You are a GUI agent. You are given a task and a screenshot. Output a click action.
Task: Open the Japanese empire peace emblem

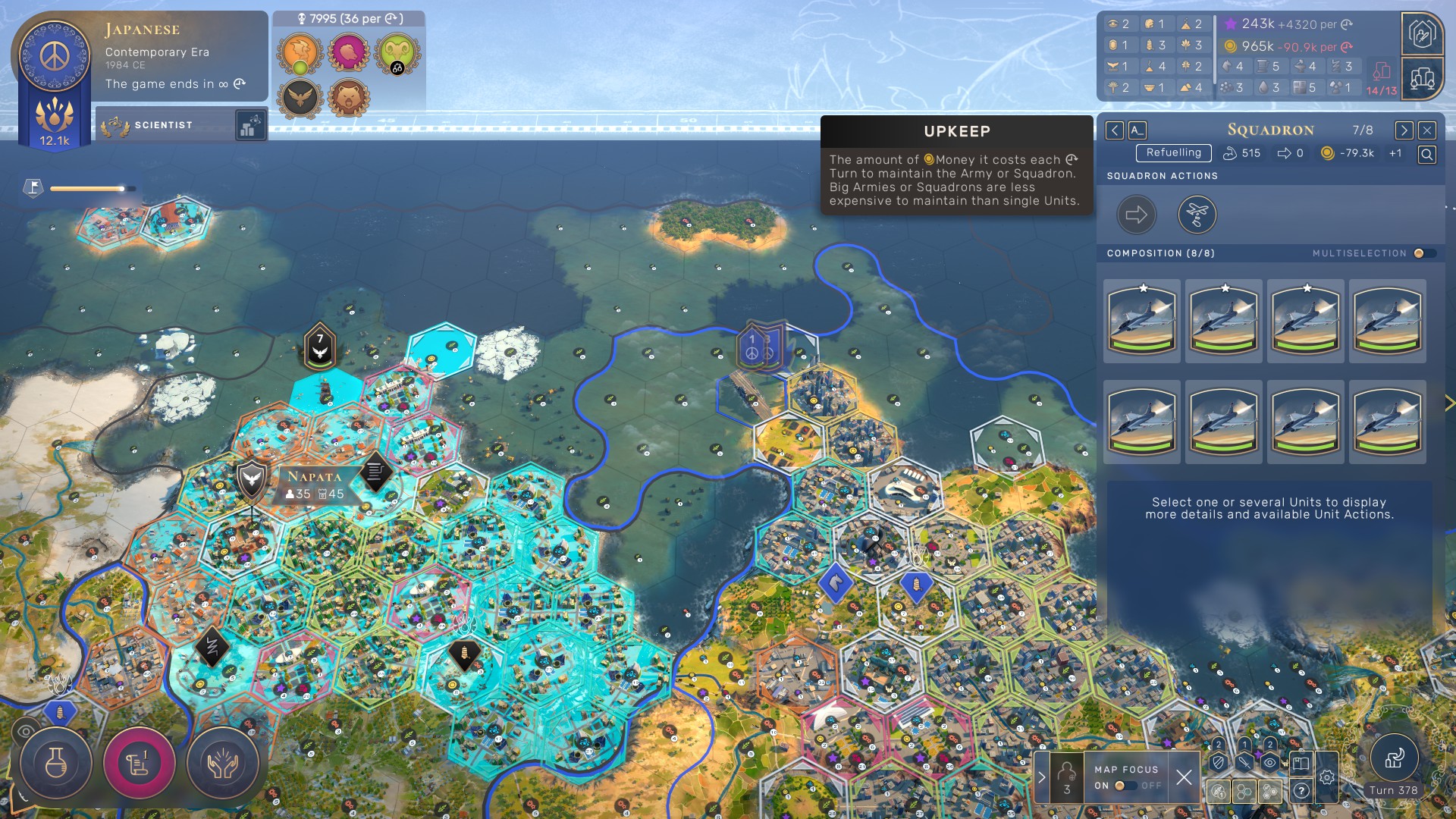(x=55, y=55)
